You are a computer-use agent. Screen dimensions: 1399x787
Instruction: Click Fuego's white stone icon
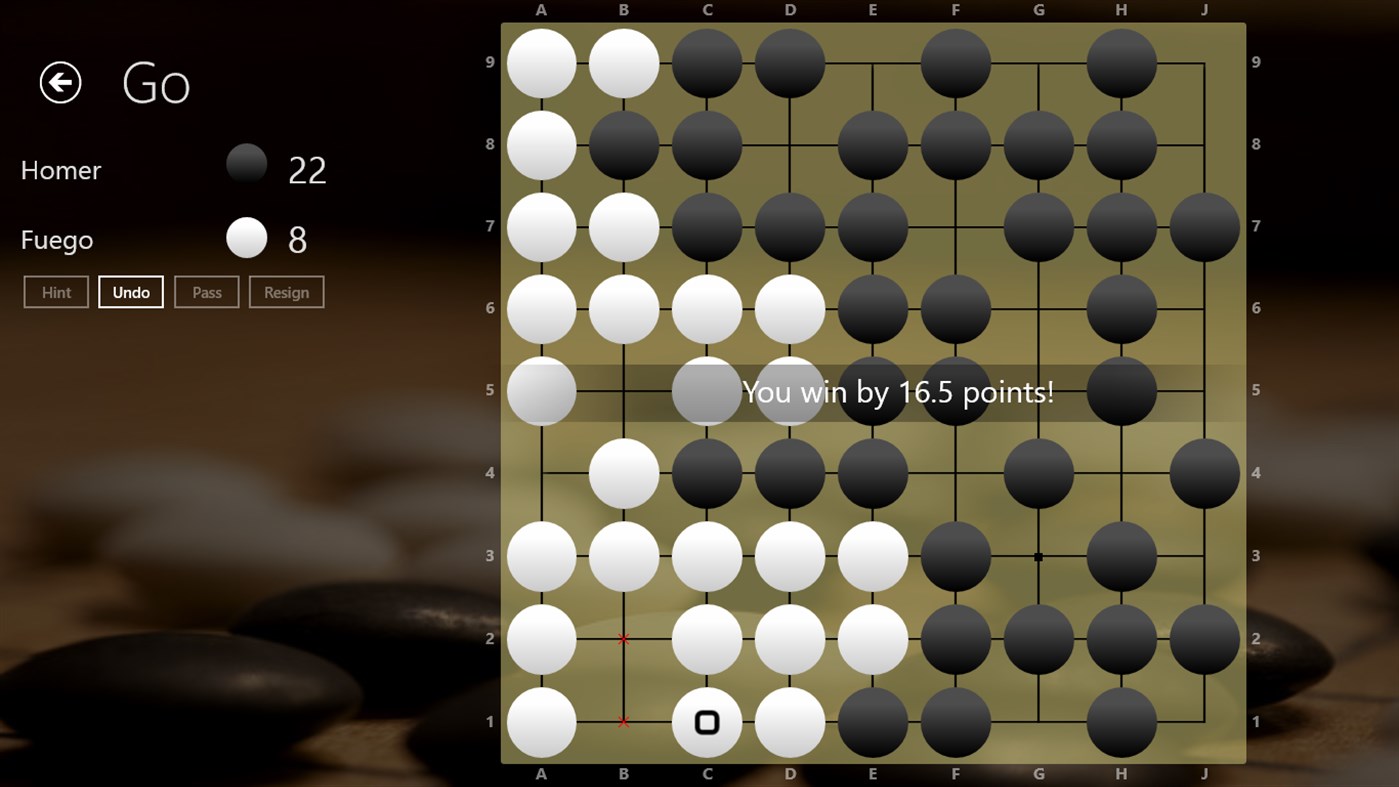246,238
